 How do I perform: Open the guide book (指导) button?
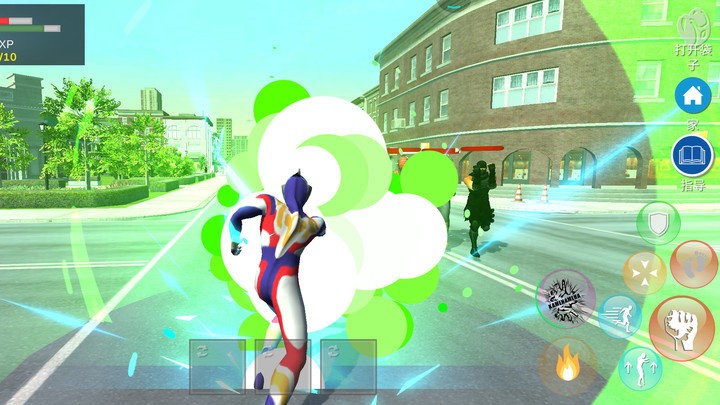coord(692,156)
